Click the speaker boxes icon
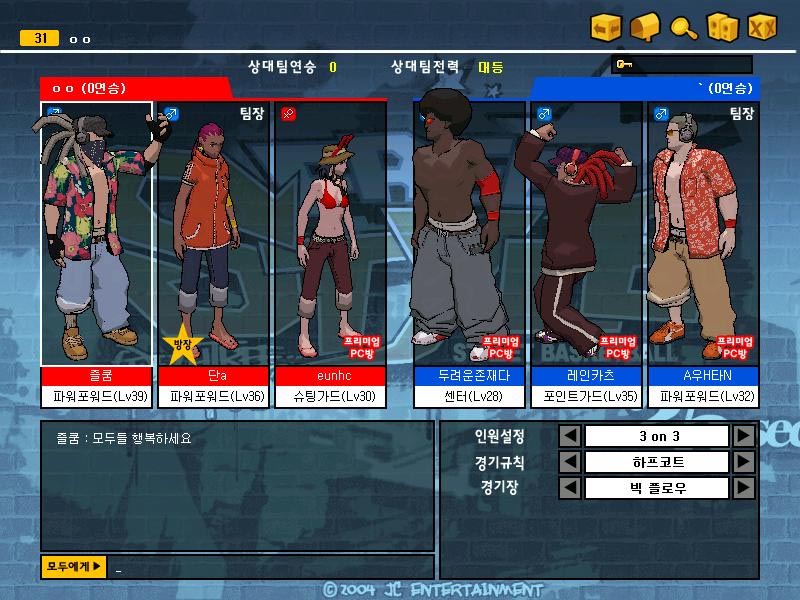 [722, 27]
